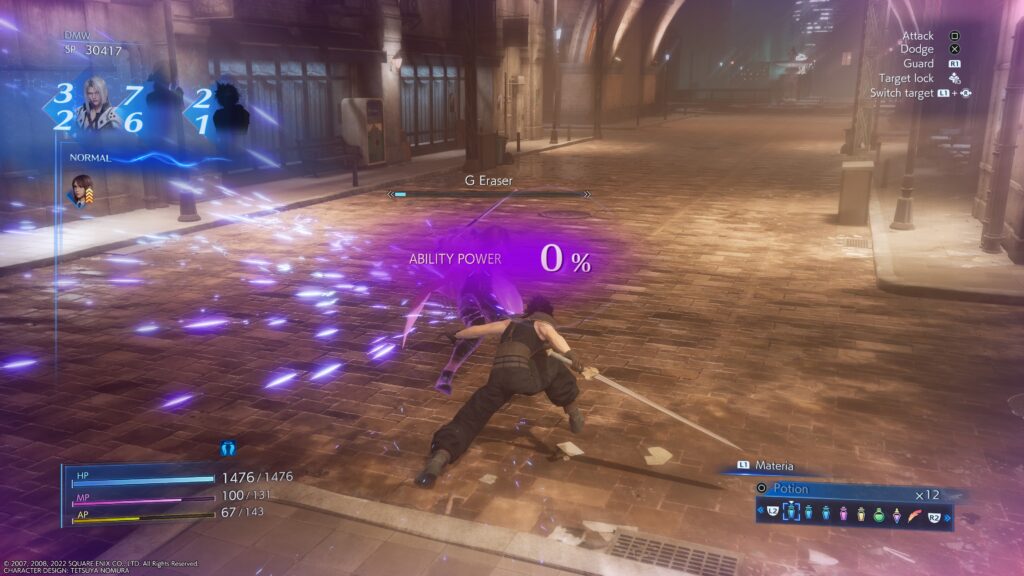Click the brown-haired character portrait under NORMAL
The image size is (1024, 576).
click(80, 190)
